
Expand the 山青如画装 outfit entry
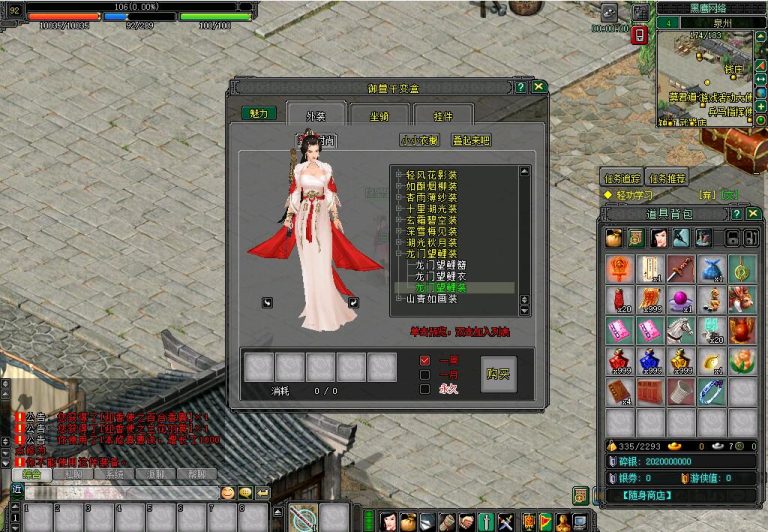pyautogui.click(x=399, y=298)
